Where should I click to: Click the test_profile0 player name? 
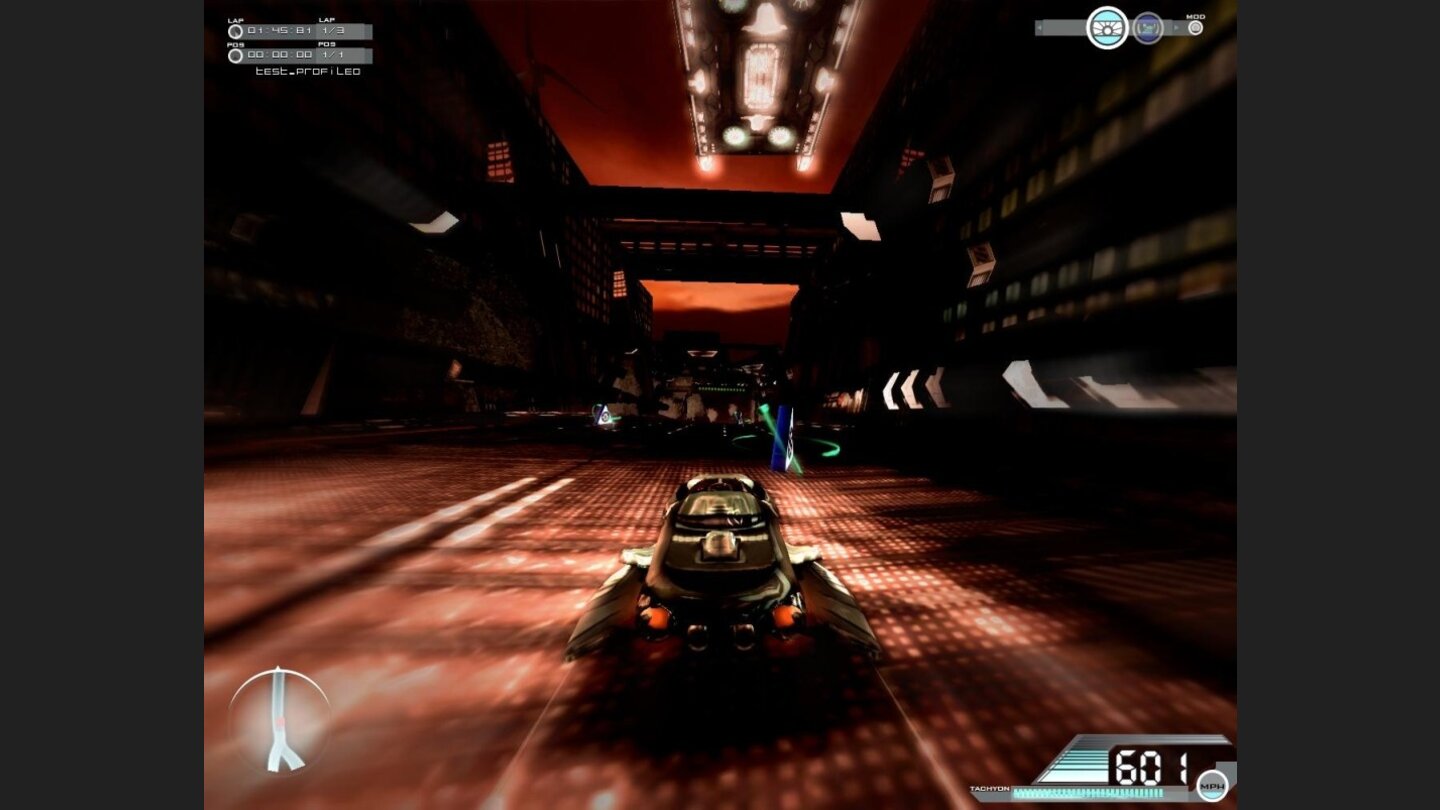(x=308, y=70)
